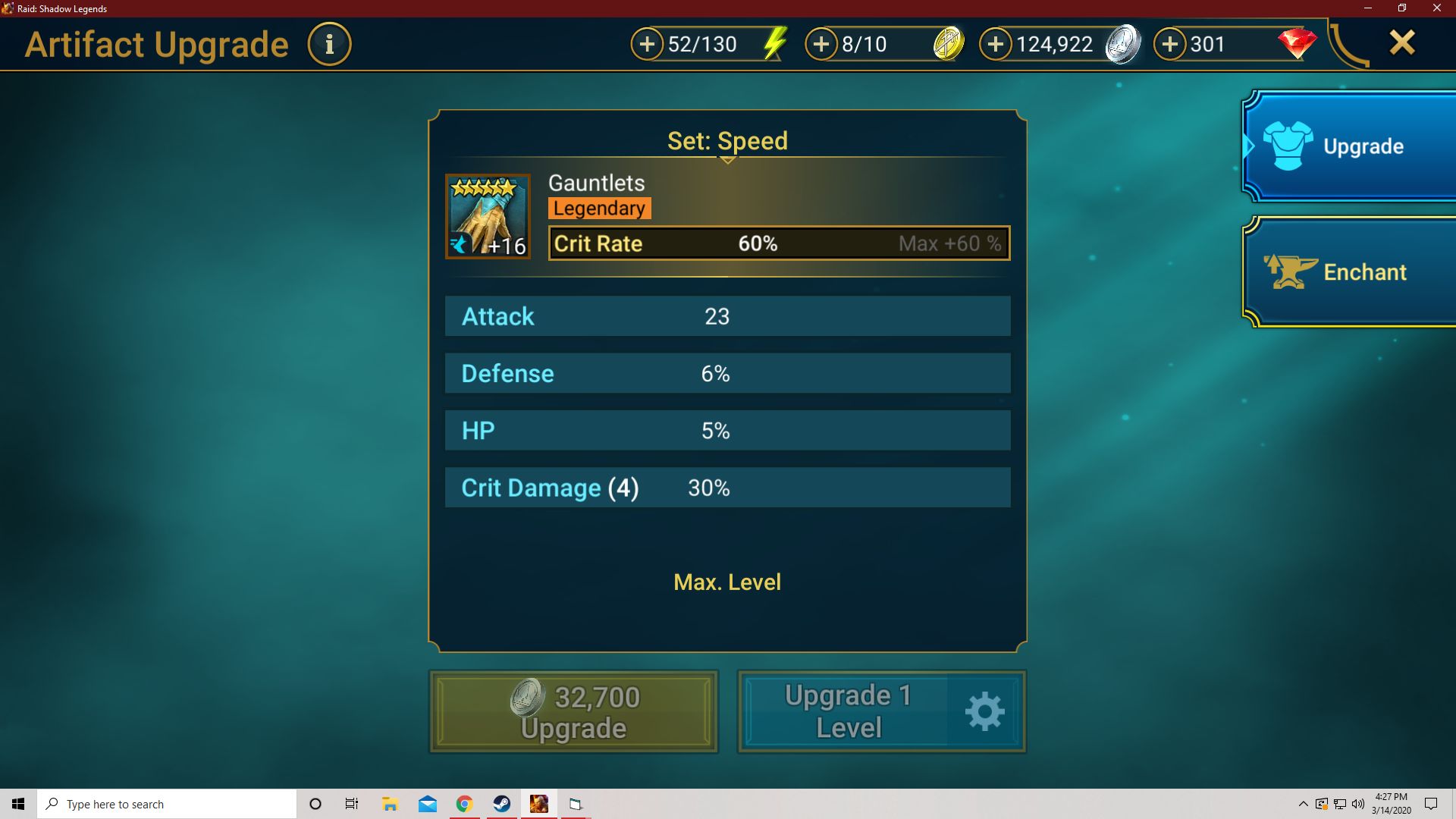Buy more energy via the plus icon

pos(646,44)
